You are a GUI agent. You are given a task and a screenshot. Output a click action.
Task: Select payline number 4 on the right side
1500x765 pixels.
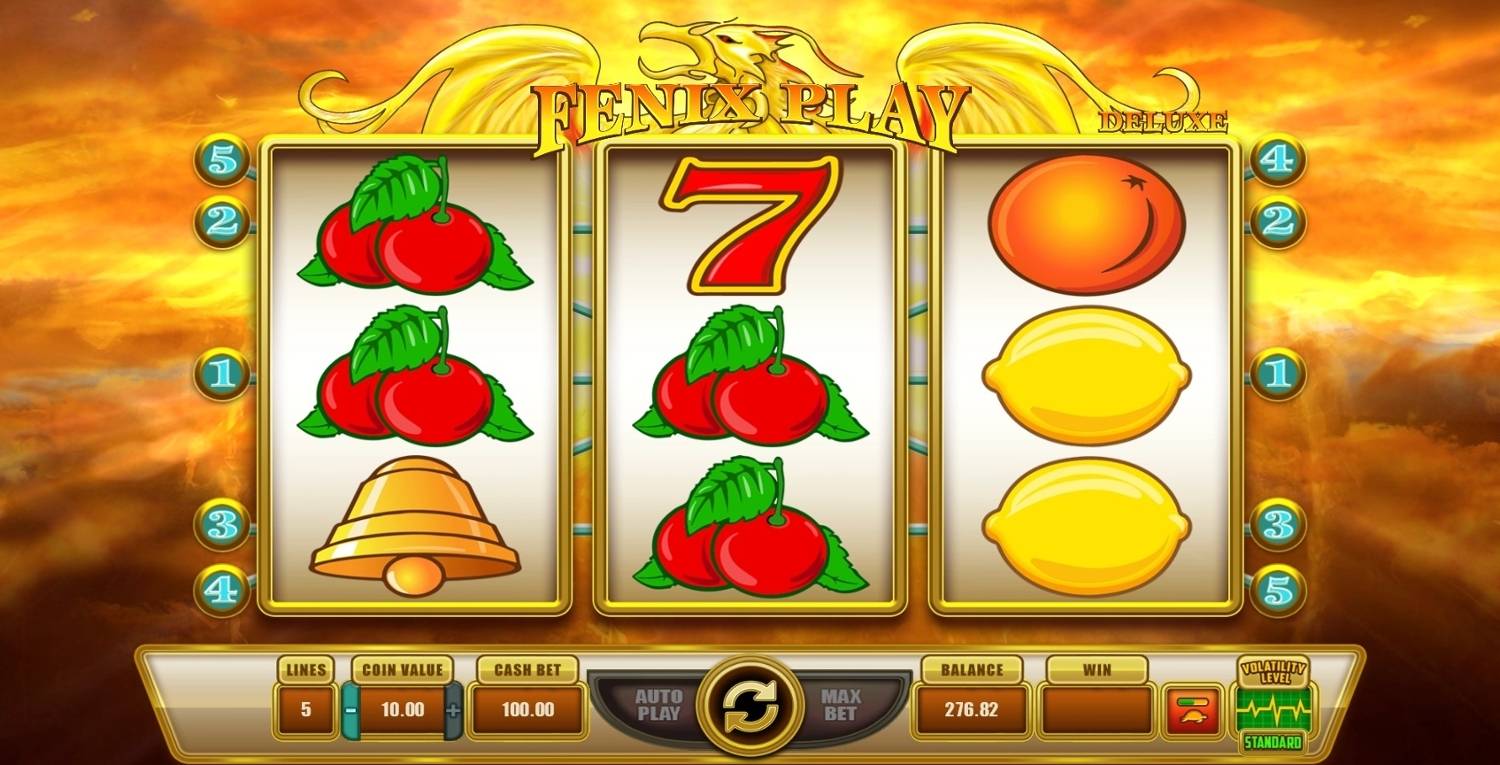1279,157
